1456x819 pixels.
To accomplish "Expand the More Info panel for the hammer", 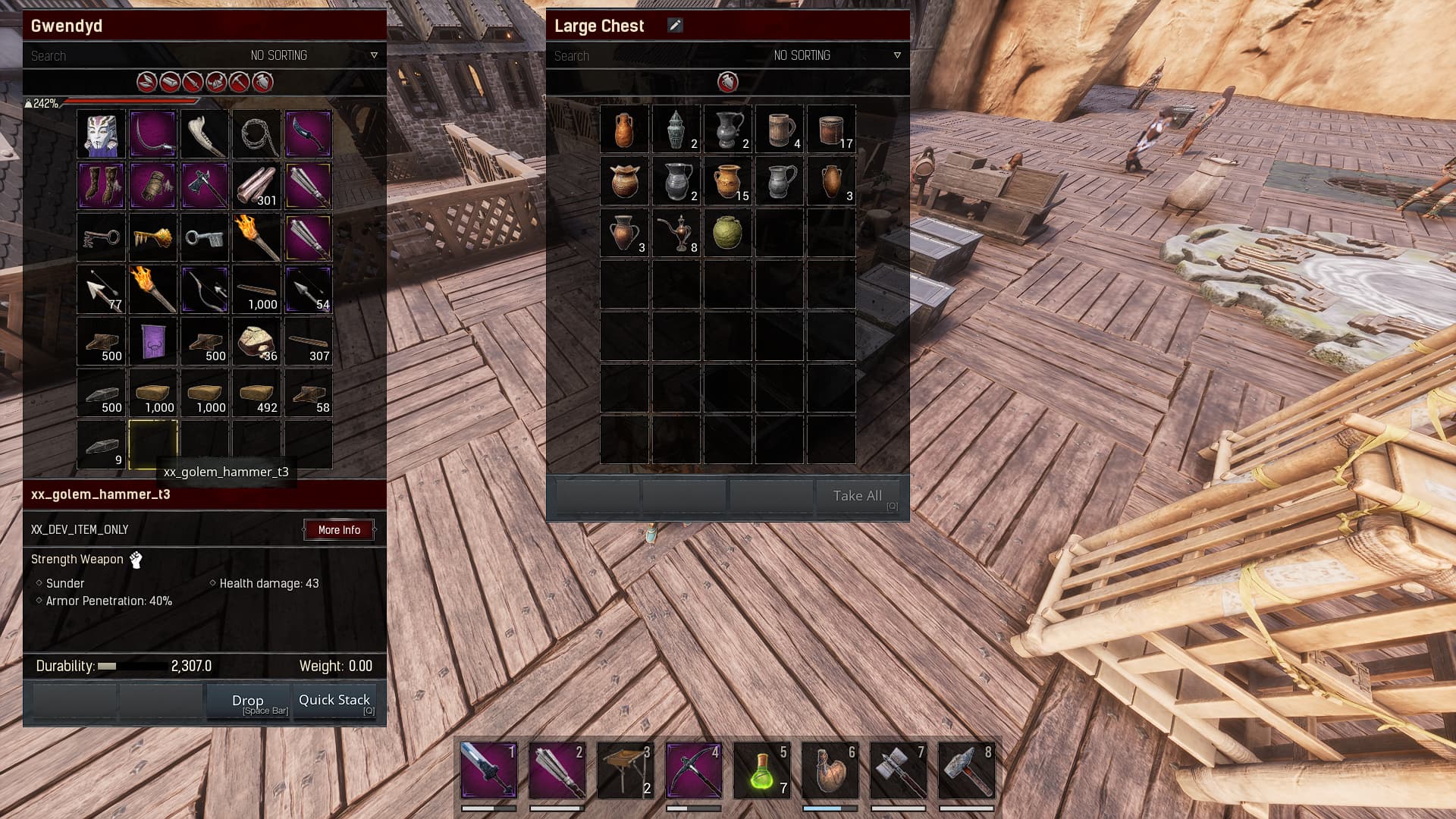I will 339,529.
